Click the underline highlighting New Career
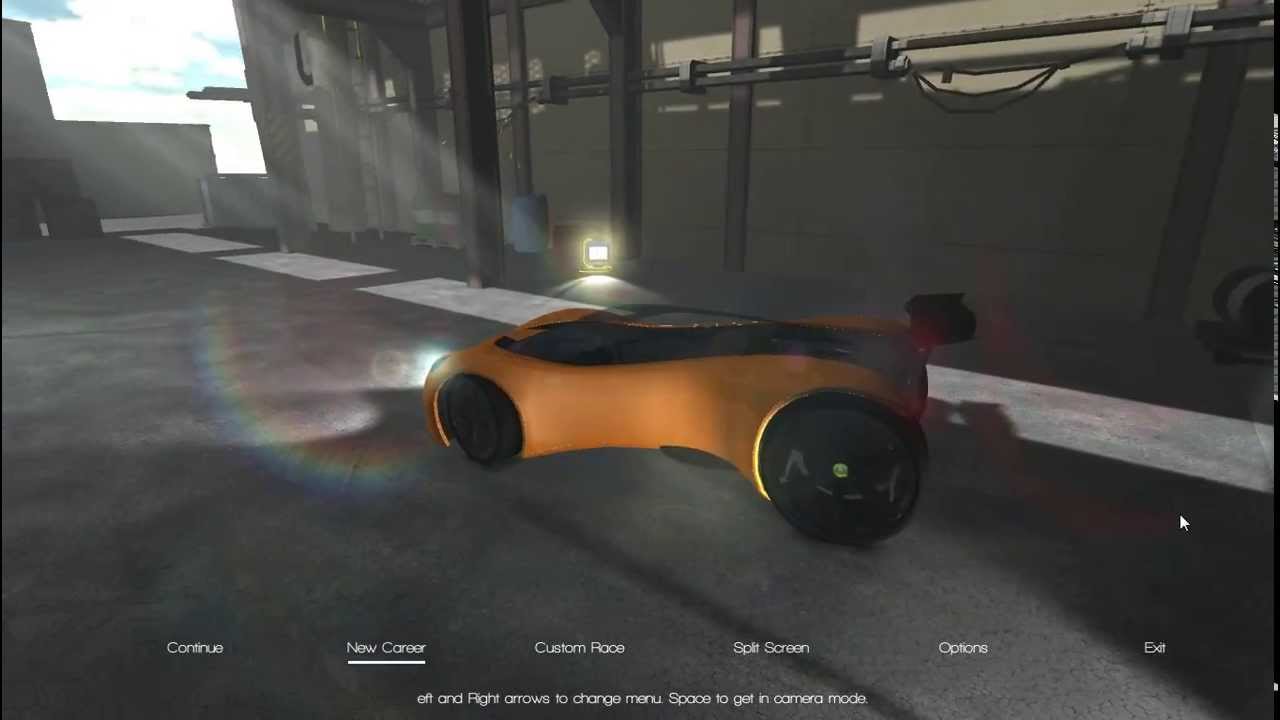Image resolution: width=1280 pixels, height=720 pixels. pyautogui.click(x=386, y=661)
